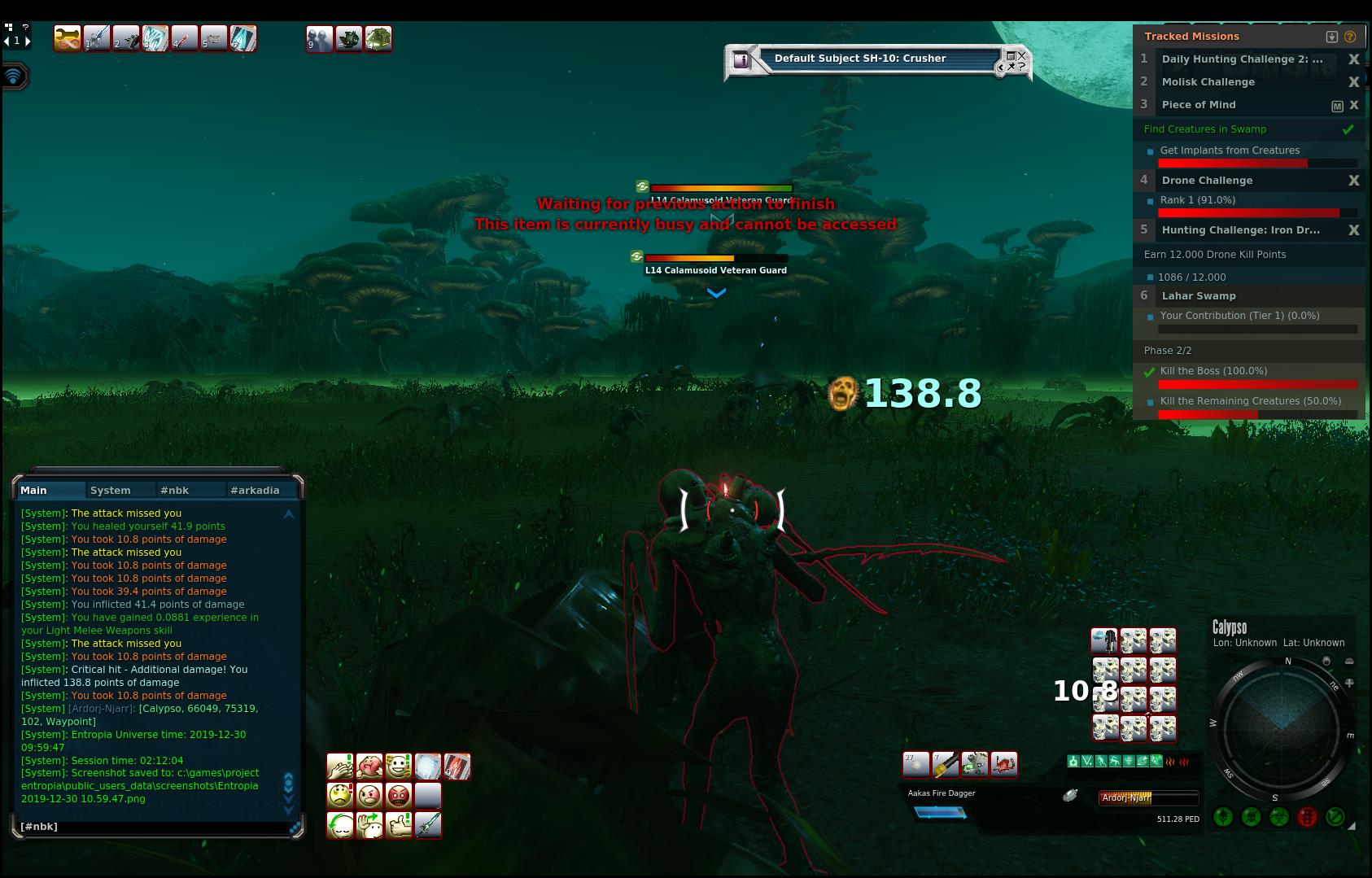The image size is (1372, 878).
Task: Remove Daily Hunting Challenge 2 from tracking
Action: click(x=1354, y=59)
